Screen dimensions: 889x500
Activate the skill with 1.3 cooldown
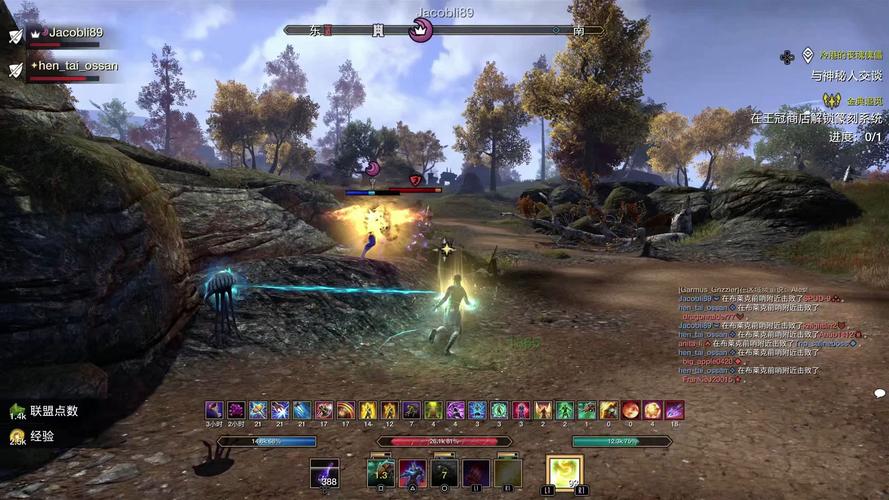tap(381, 473)
